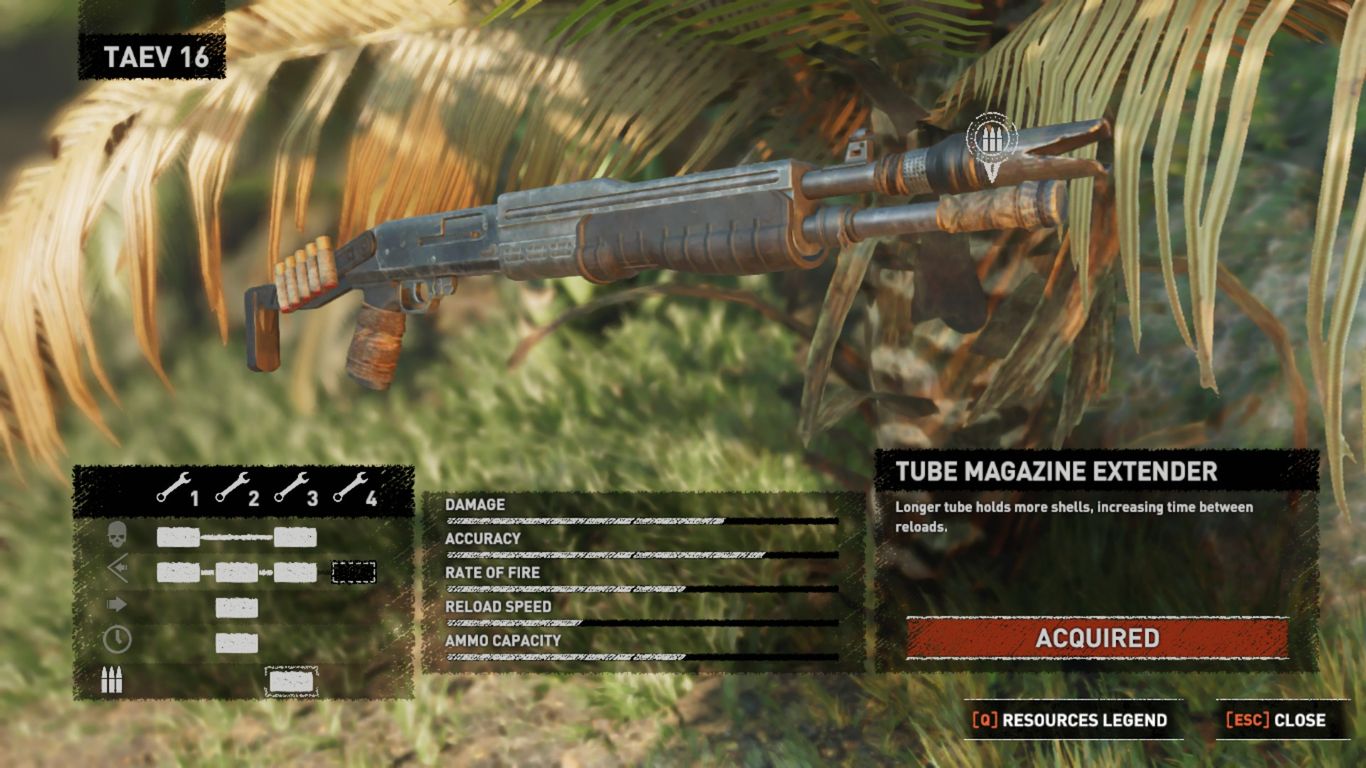The width and height of the screenshot is (1366, 768).
Task: Click the red Acquired button
Action: coord(1097,638)
